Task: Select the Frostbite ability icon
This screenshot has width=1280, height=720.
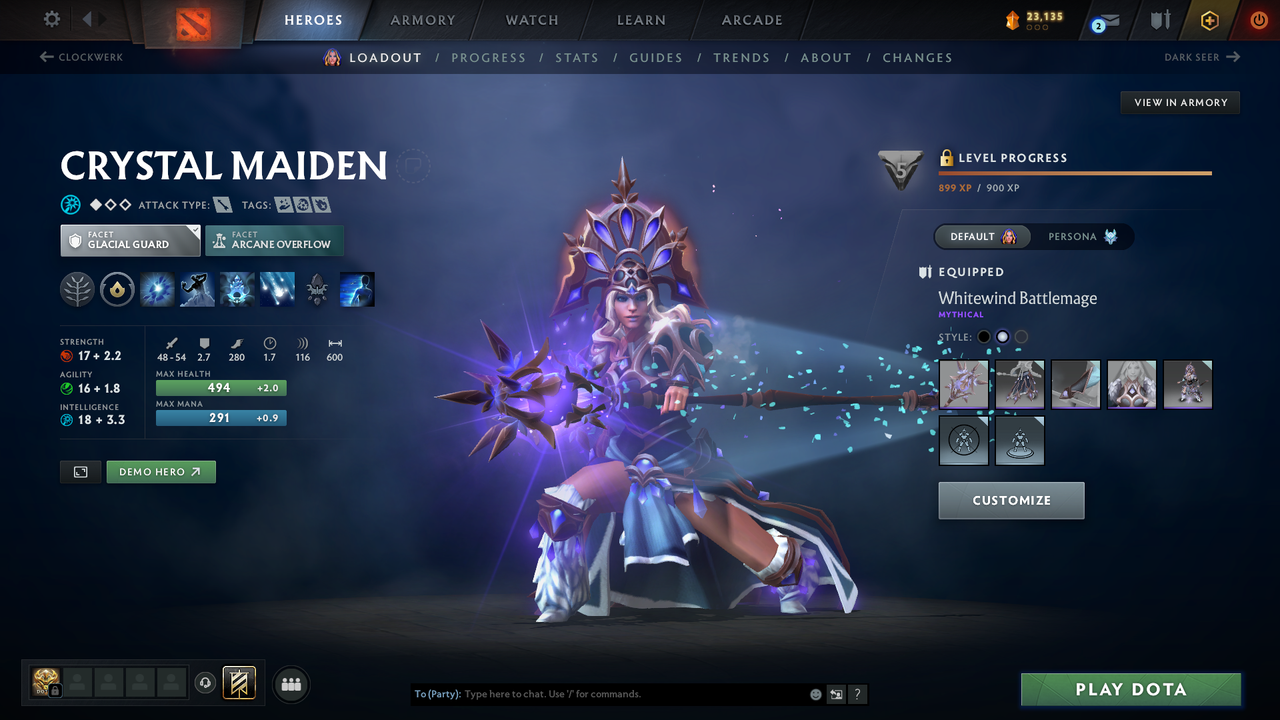Action: (196, 290)
